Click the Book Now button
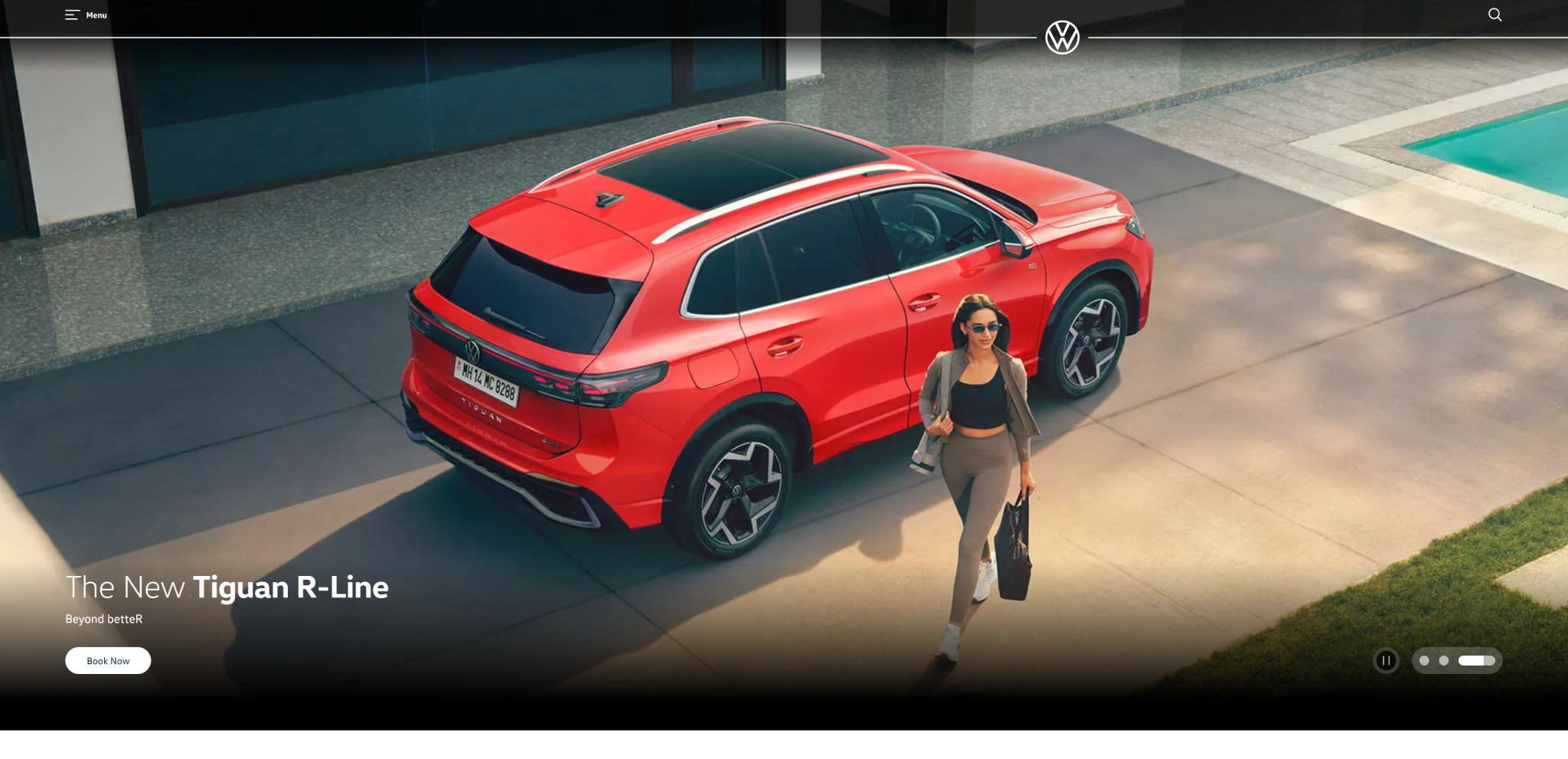This screenshot has height=759, width=1568. 108,660
